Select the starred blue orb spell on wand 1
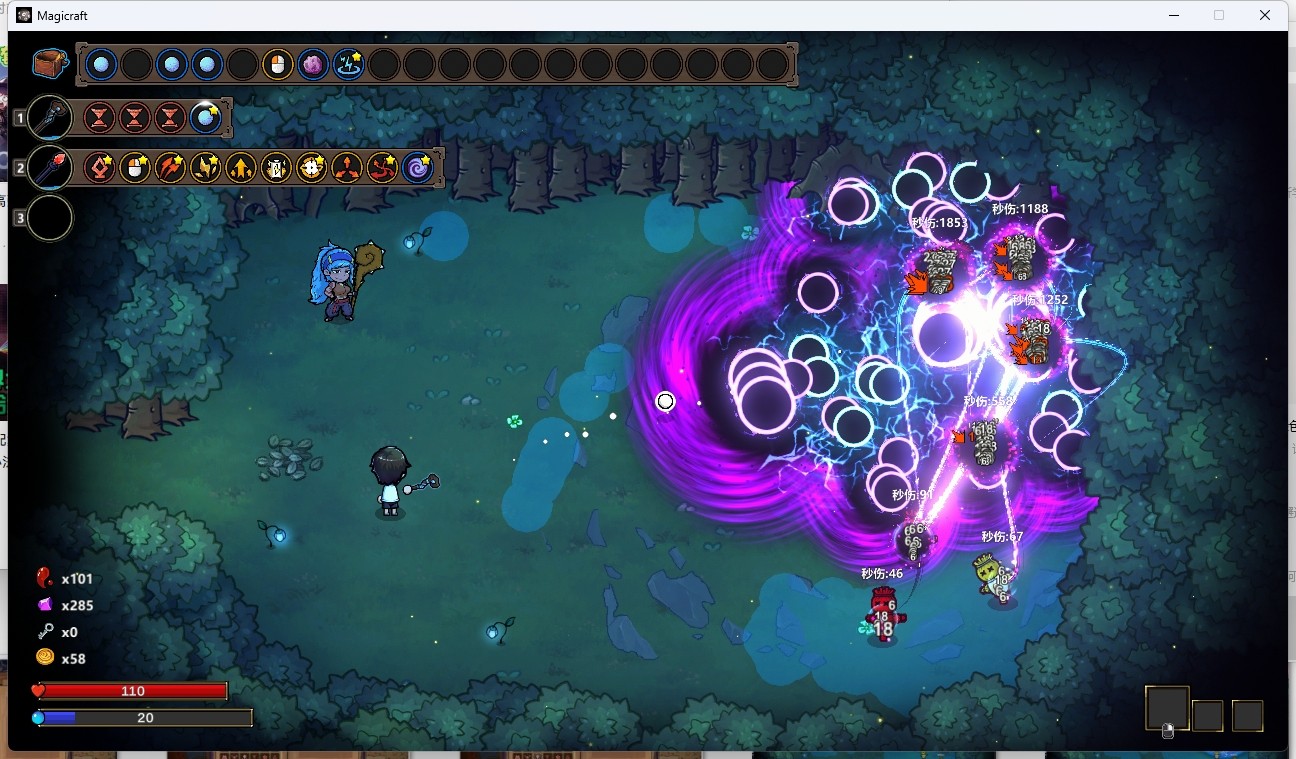This screenshot has width=1296, height=759. point(205,117)
